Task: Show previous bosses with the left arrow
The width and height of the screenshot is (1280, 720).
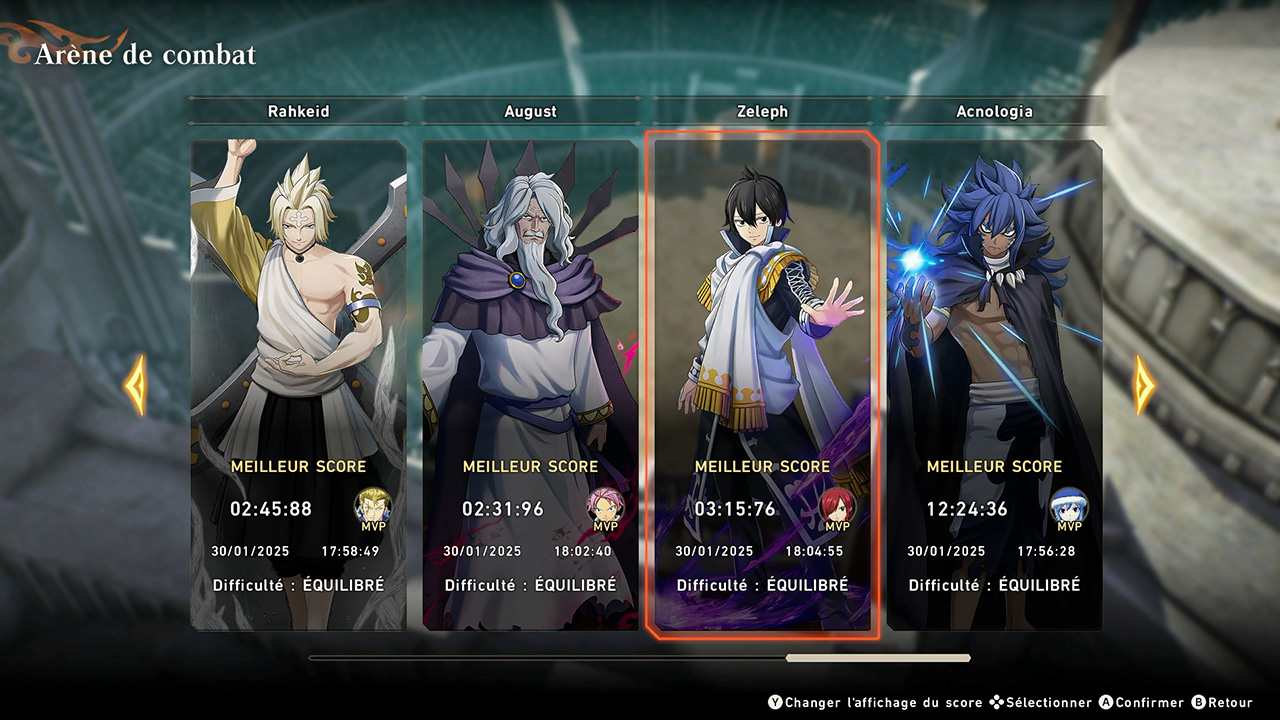Action: [135, 385]
